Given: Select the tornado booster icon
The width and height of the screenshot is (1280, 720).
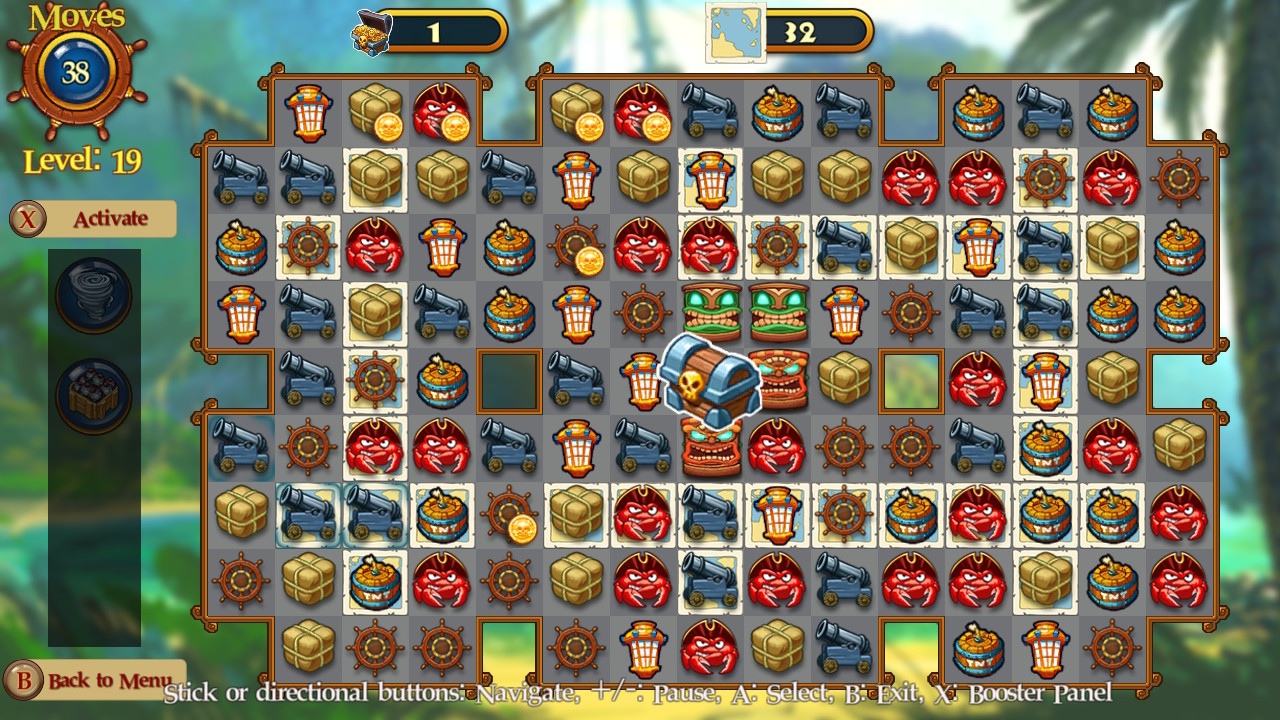Looking at the screenshot, I should coord(95,296).
